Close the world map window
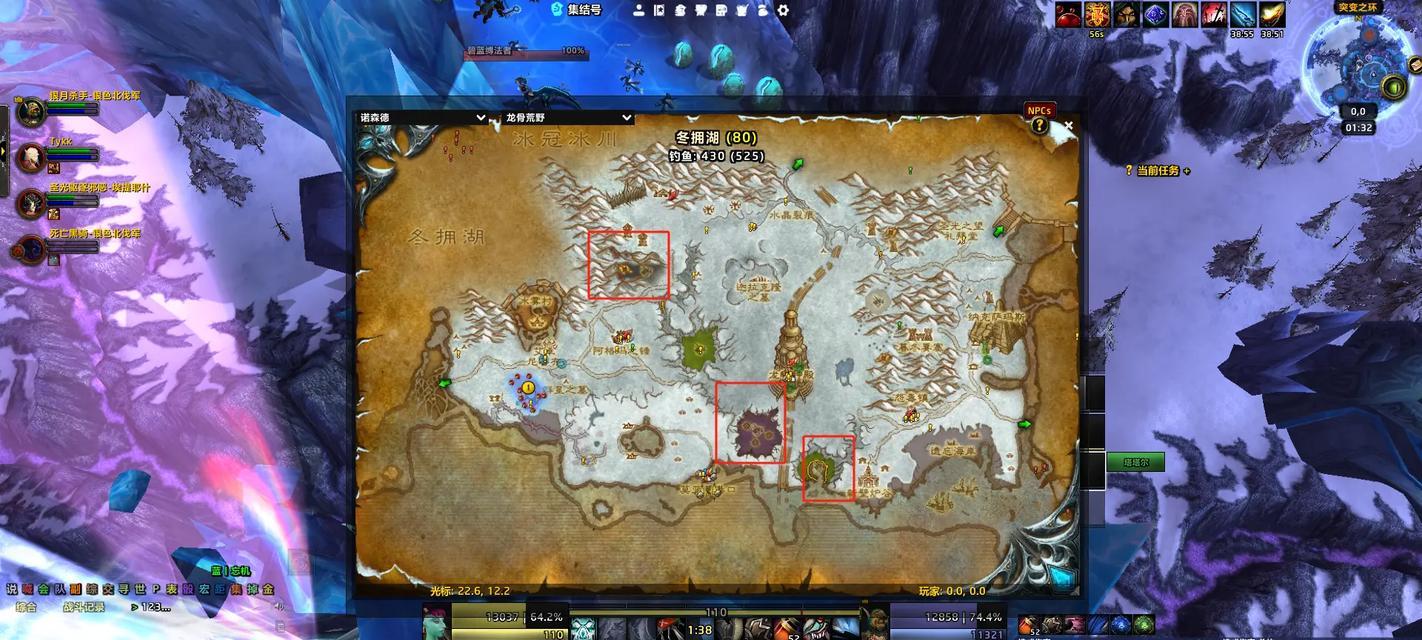Viewport: 1422px width, 640px height. click(1068, 126)
